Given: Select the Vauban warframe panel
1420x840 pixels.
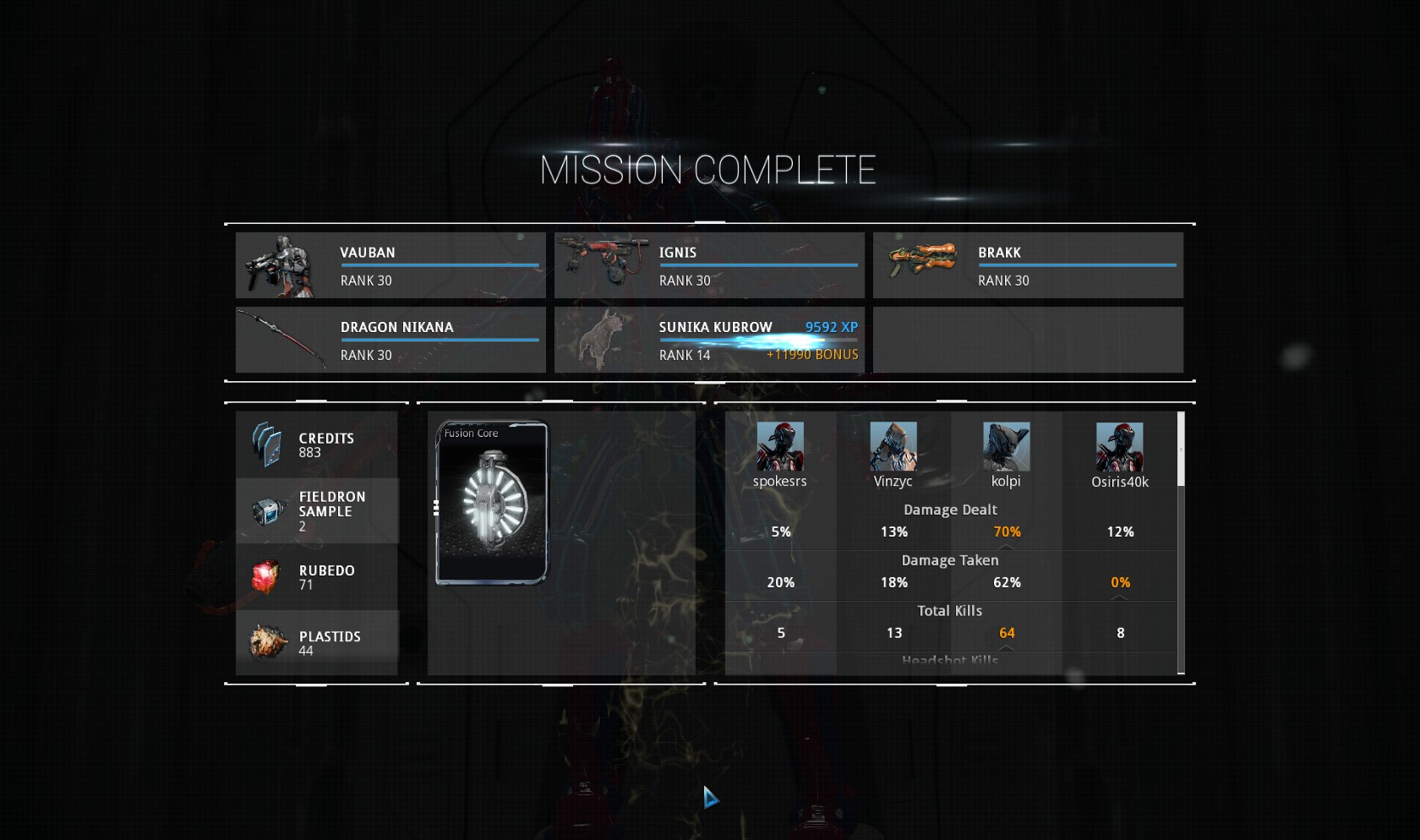Looking at the screenshot, I should pos(390,265).
